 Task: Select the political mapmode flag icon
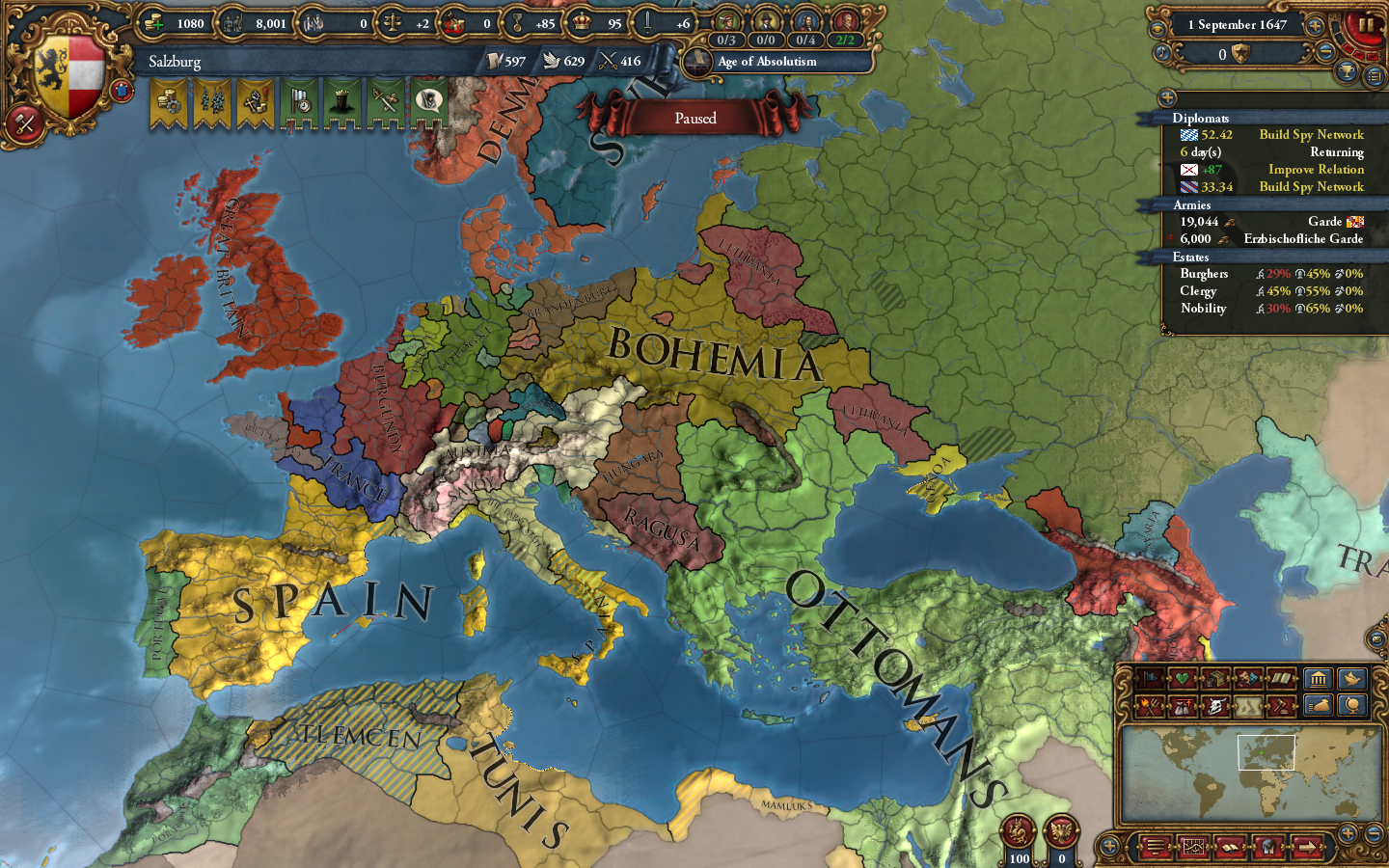[1151, 680]
